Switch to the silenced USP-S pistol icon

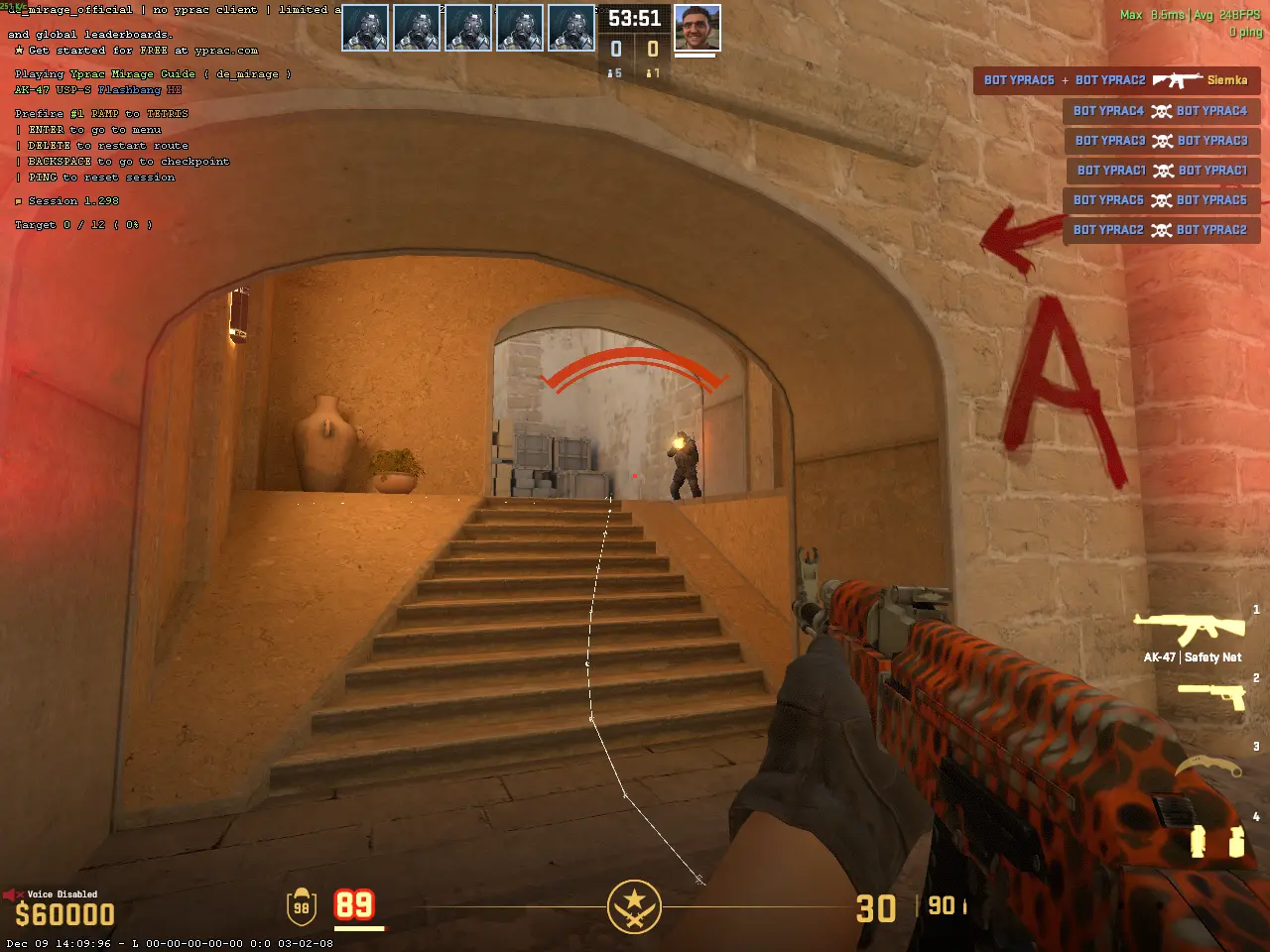pos(1210,695)
